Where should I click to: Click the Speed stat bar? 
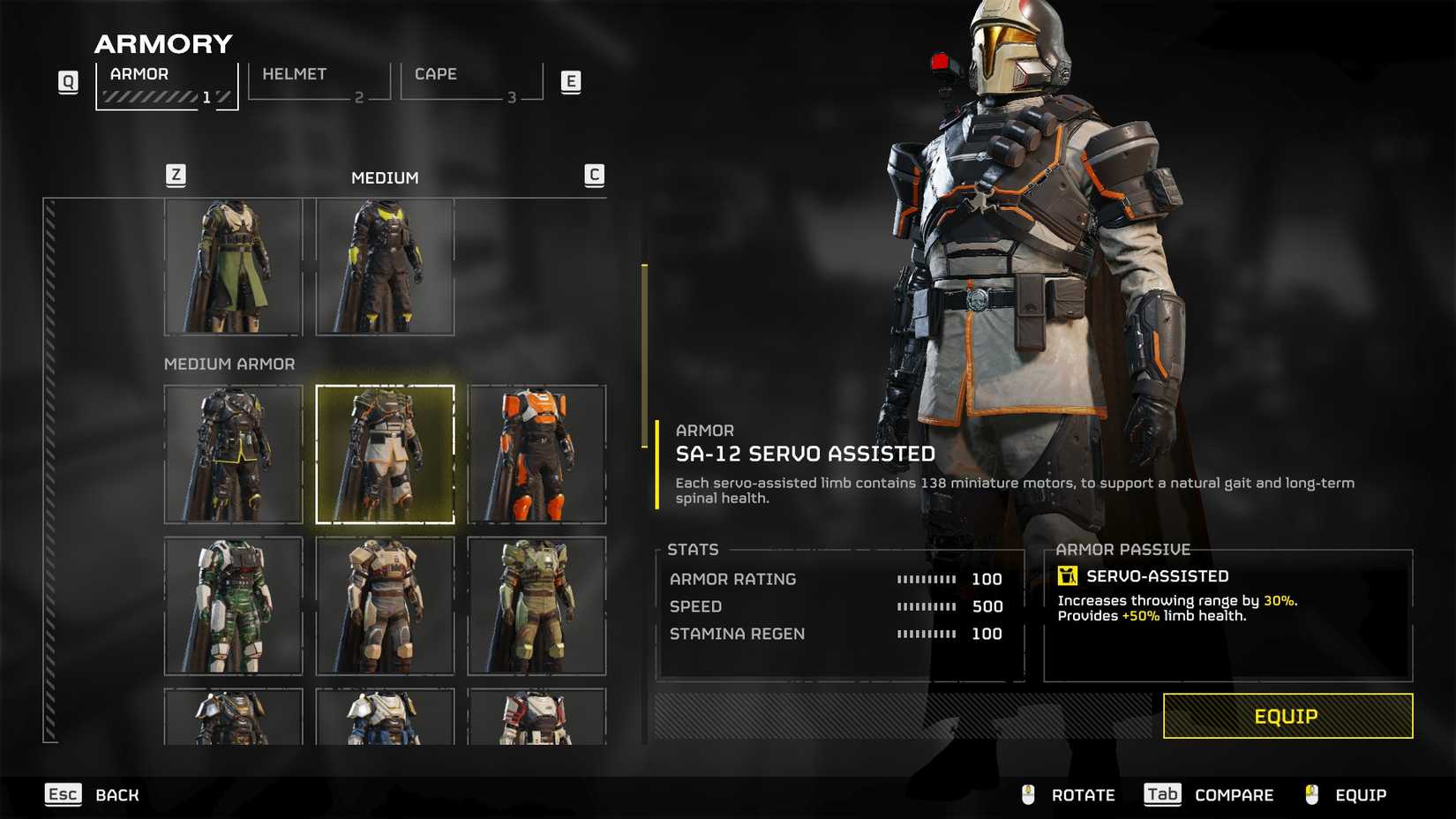coord(924,606)
